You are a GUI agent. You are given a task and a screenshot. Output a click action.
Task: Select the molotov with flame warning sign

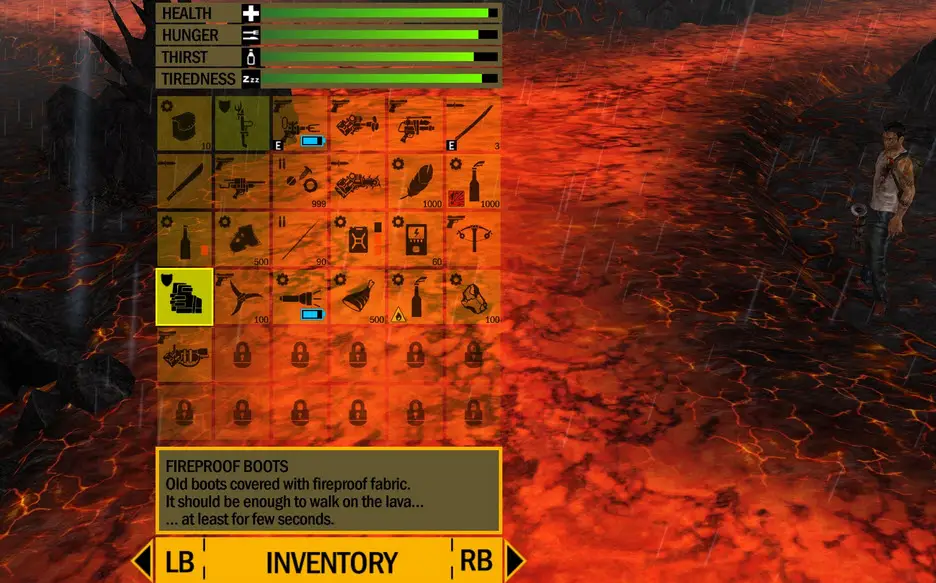415,296
